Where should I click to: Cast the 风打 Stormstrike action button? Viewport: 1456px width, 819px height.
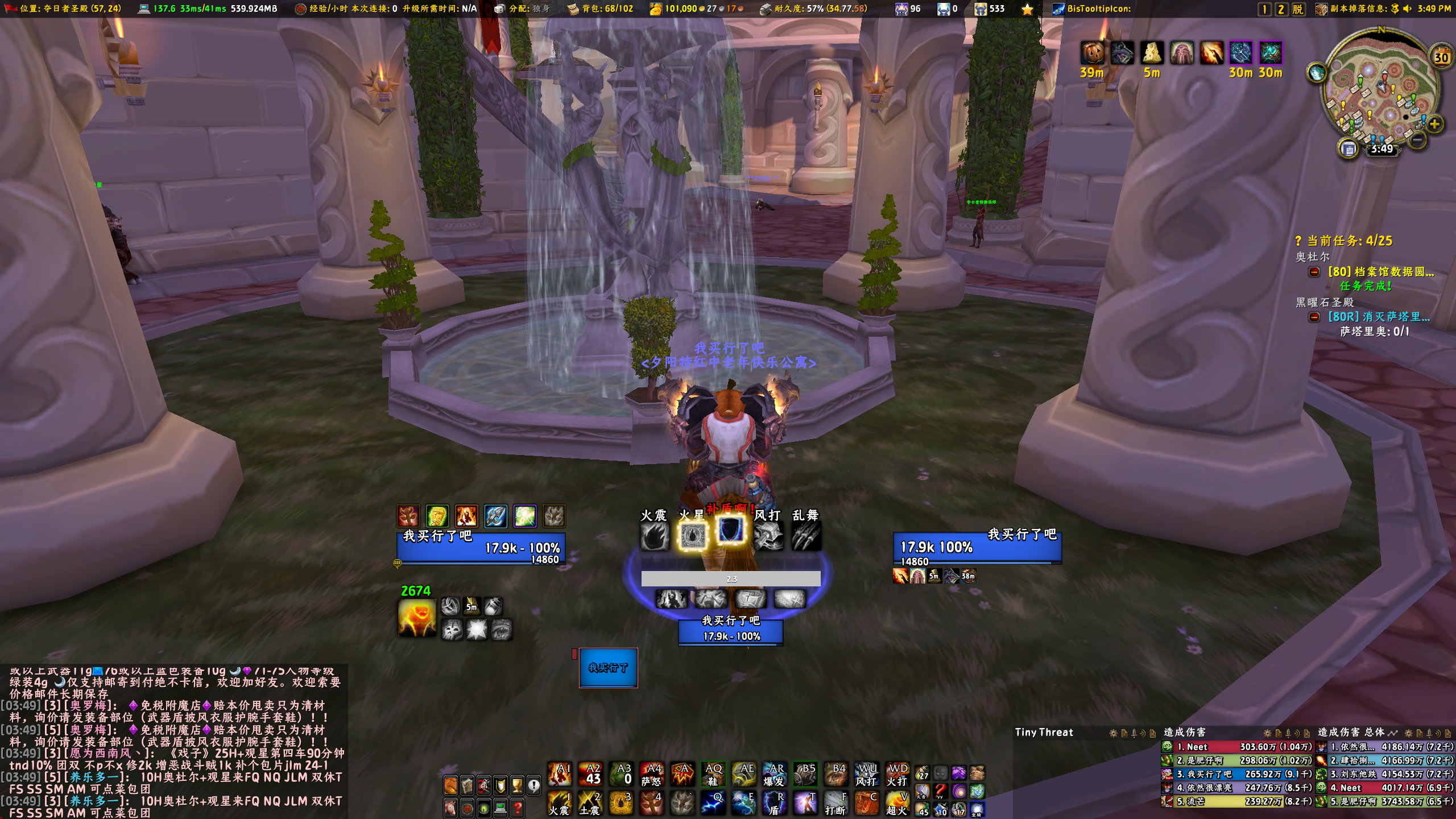tap(866, 774)
